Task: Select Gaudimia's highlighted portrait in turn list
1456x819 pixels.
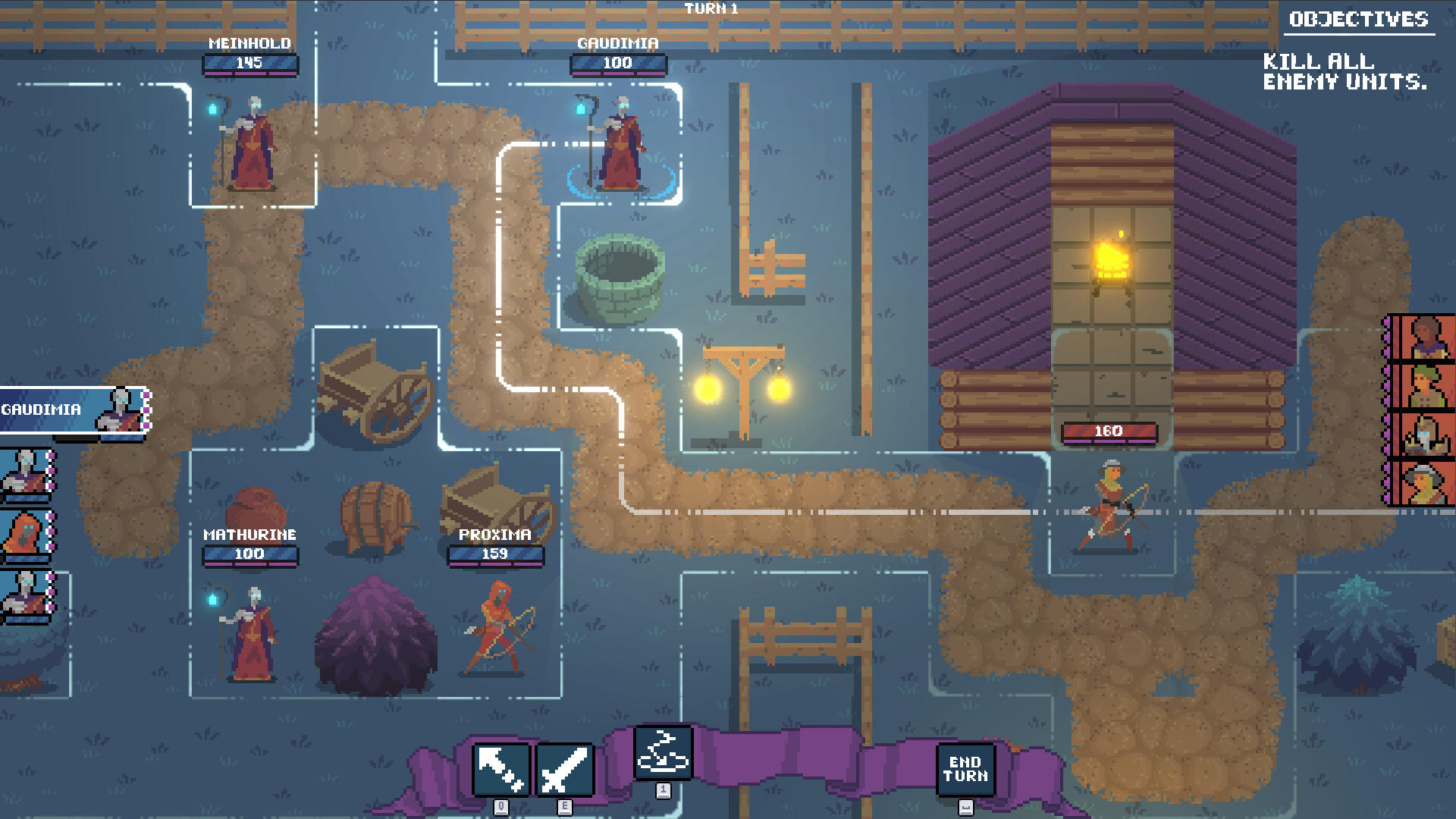Action: point(76,409)
